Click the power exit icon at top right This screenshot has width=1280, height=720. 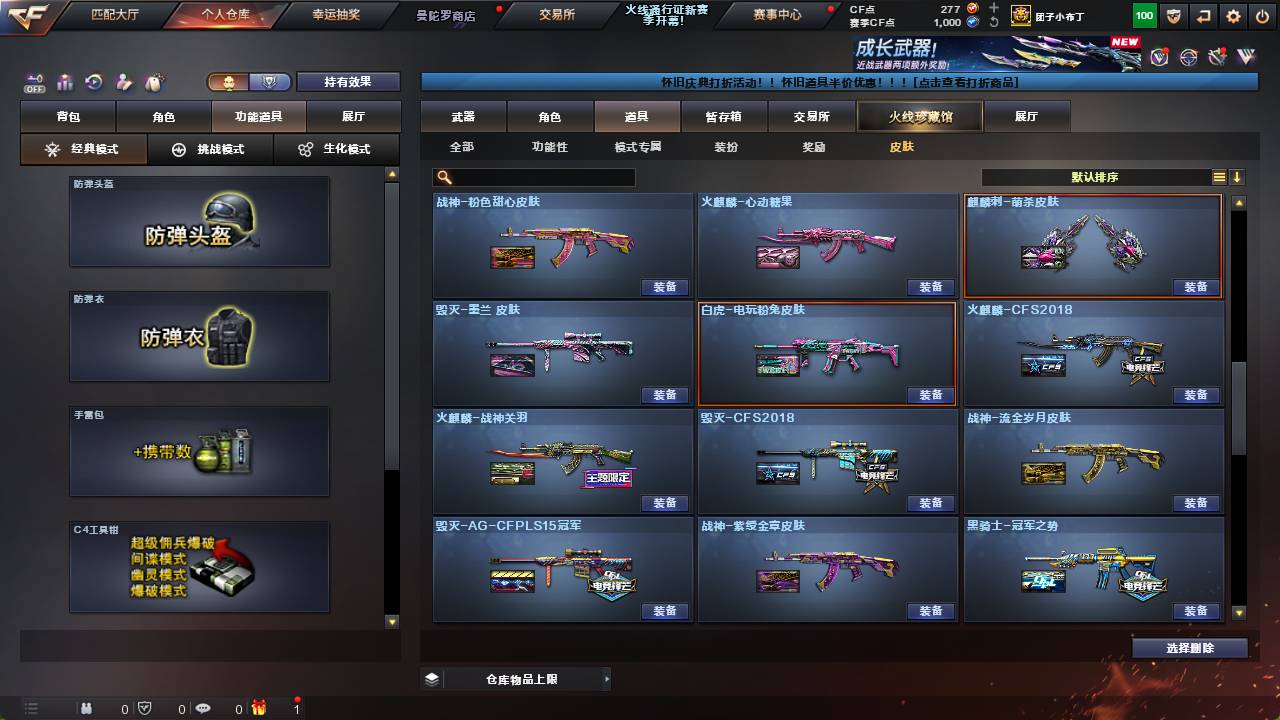(1262, 17)
